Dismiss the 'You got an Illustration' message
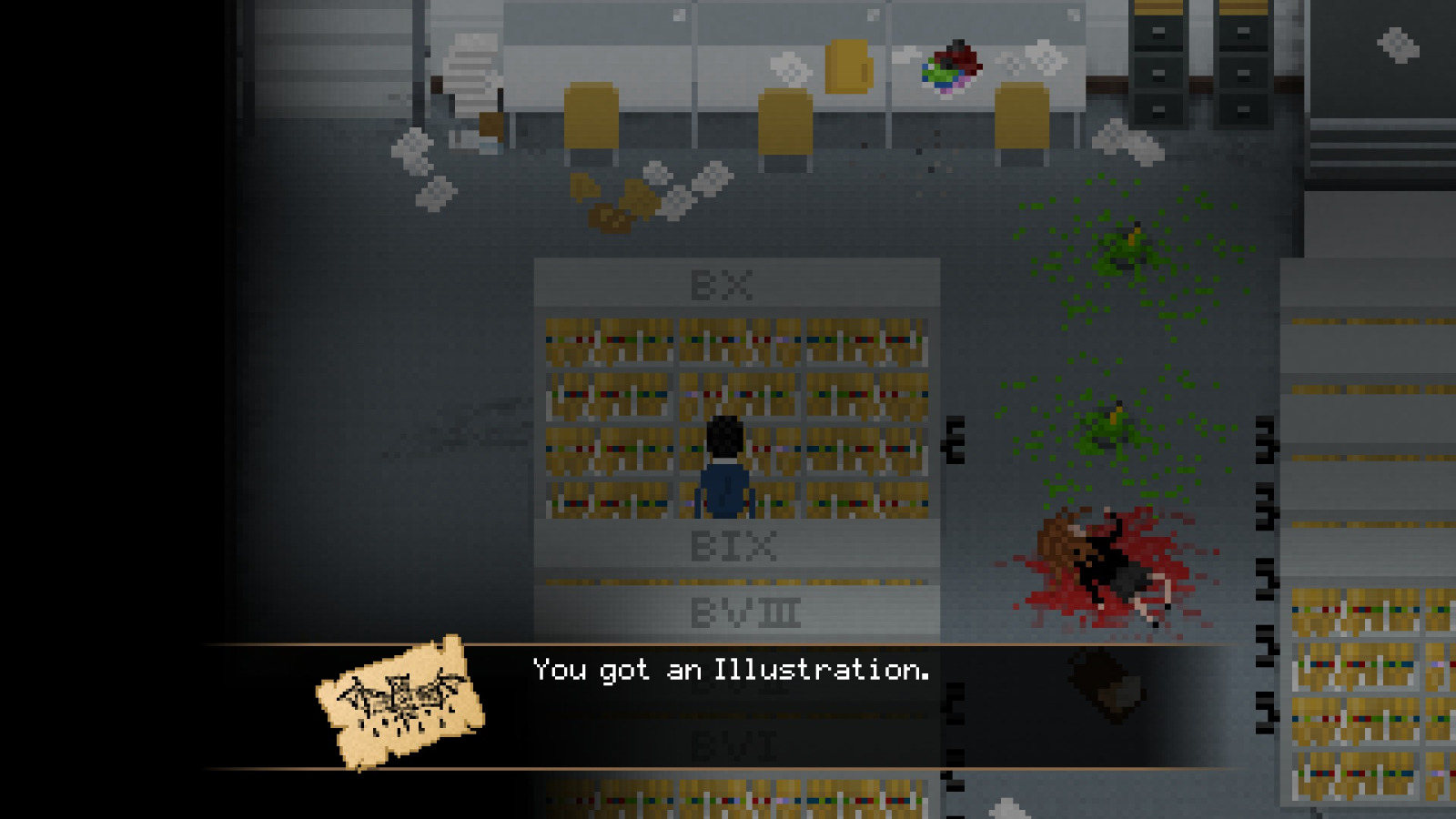 click(x=728, y=671)
